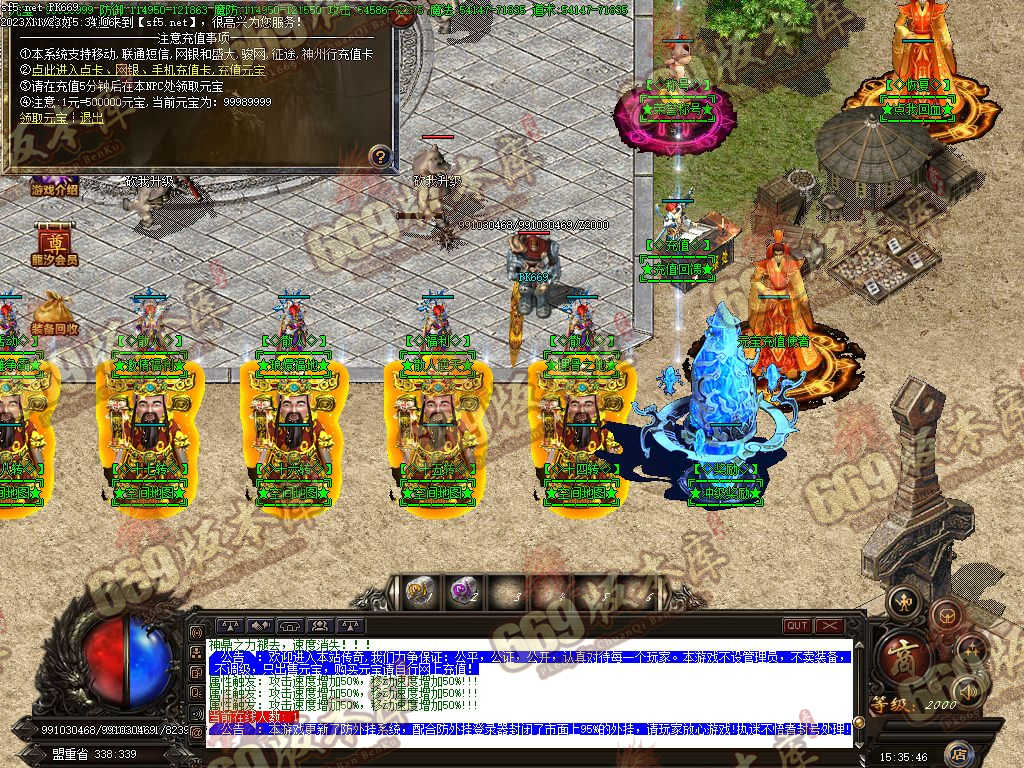Use the purple scroll in hotbar slot 2

[463, 592]
